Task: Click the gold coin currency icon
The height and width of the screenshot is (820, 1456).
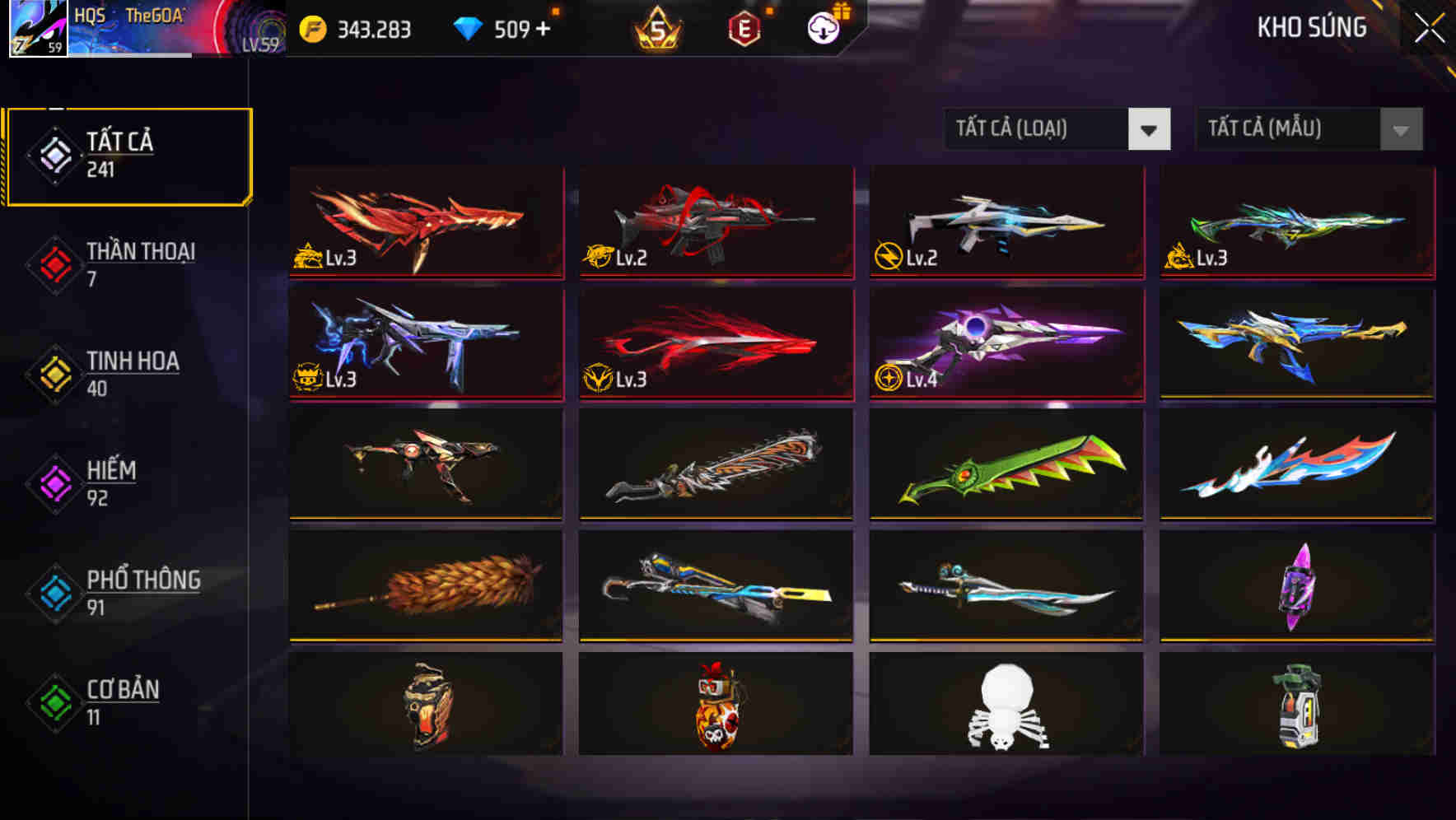Action: point(311,27)
